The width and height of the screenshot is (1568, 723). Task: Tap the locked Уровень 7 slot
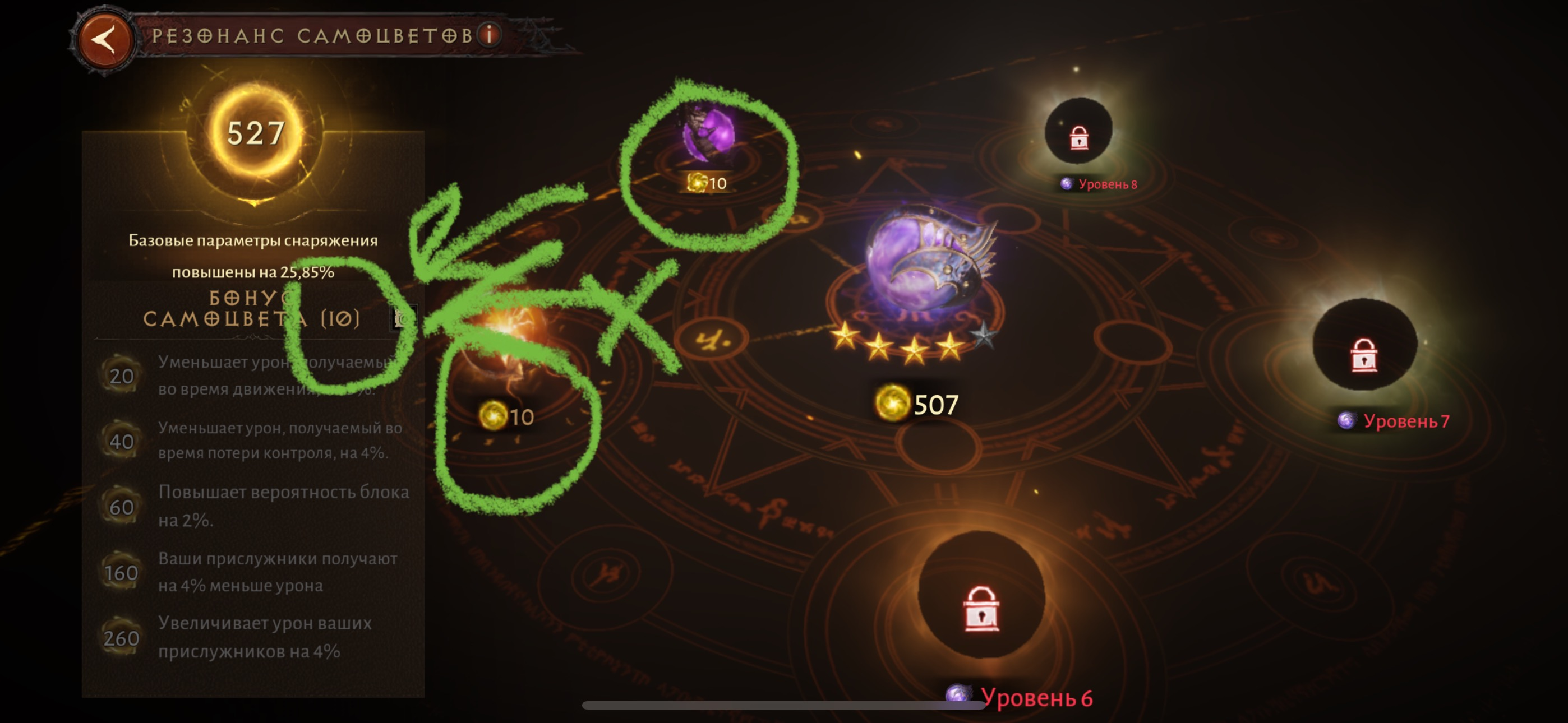click(x=1364, y=347)
